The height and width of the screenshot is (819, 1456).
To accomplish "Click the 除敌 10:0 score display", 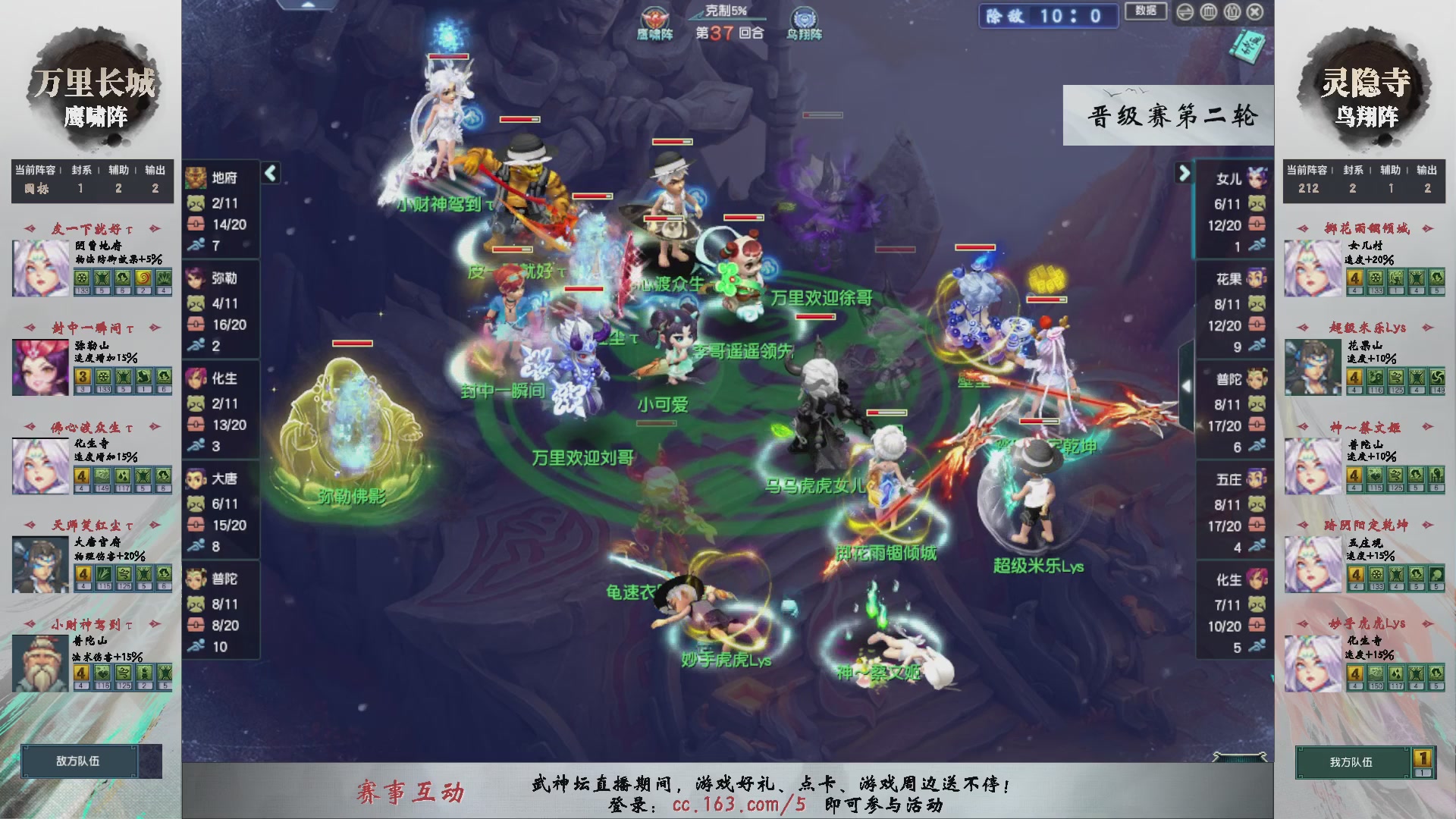I will [x=1049, y=17].
